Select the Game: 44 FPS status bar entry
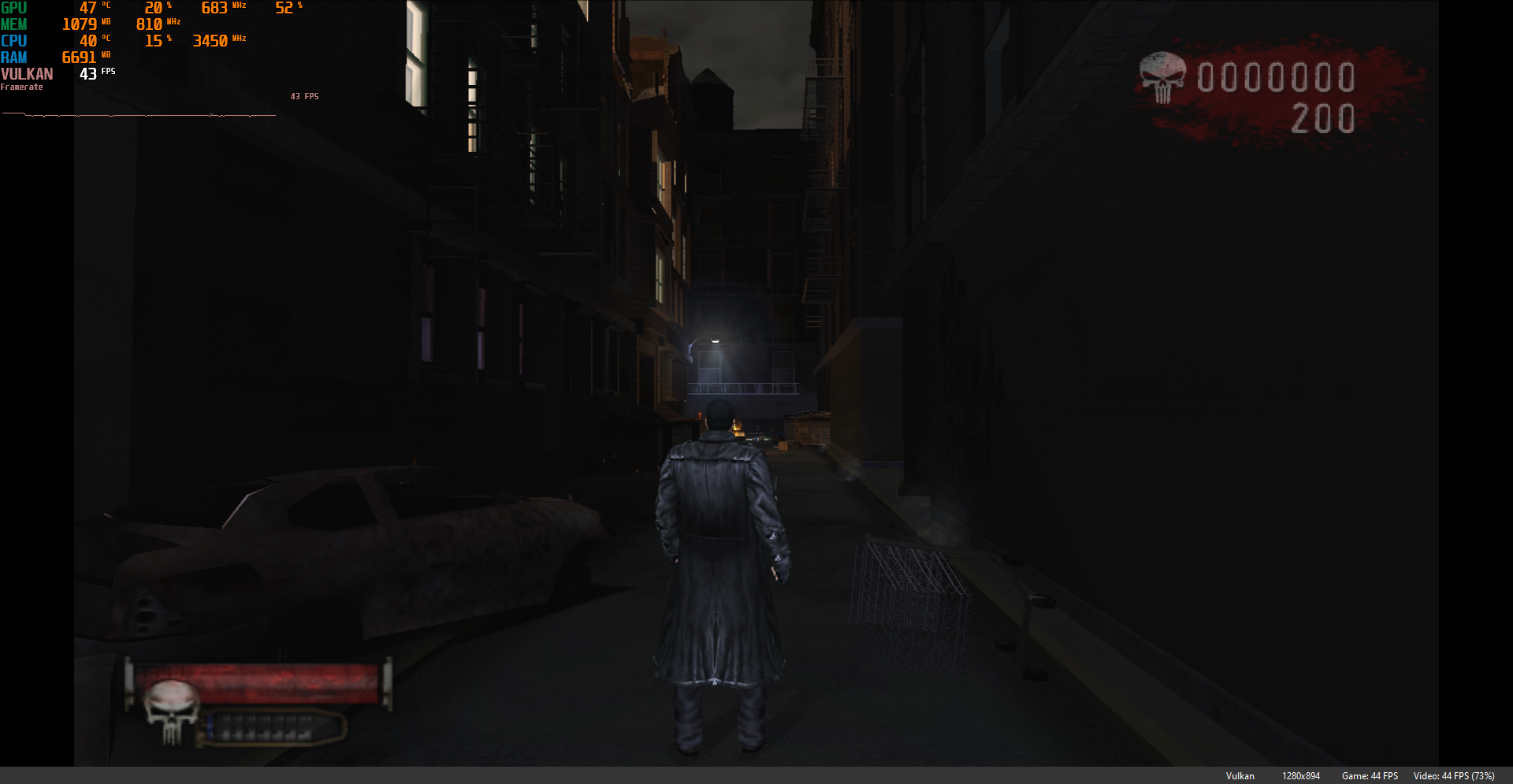 tap(1370, 775)
